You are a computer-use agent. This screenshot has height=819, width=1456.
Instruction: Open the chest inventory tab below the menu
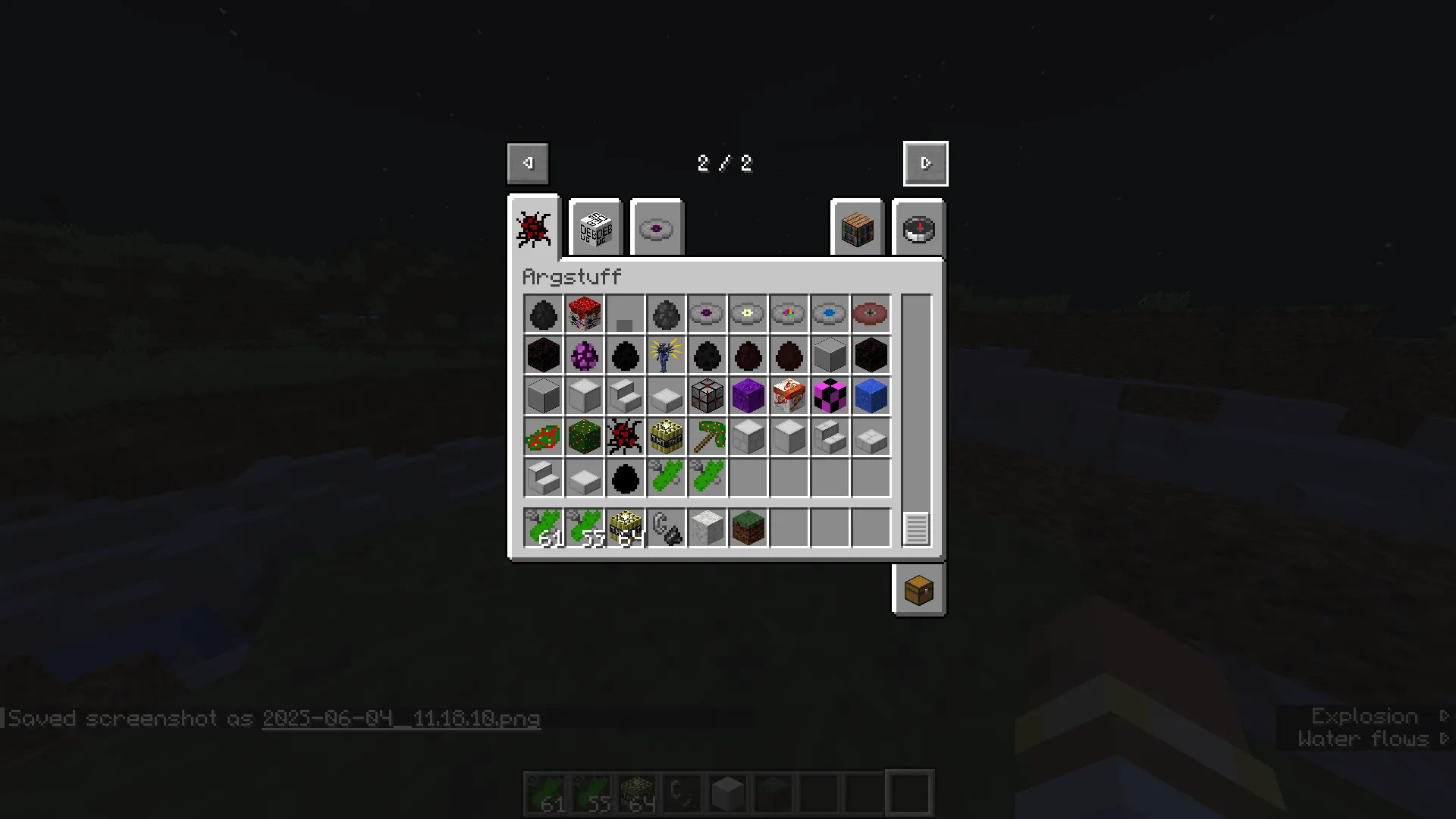918,591
